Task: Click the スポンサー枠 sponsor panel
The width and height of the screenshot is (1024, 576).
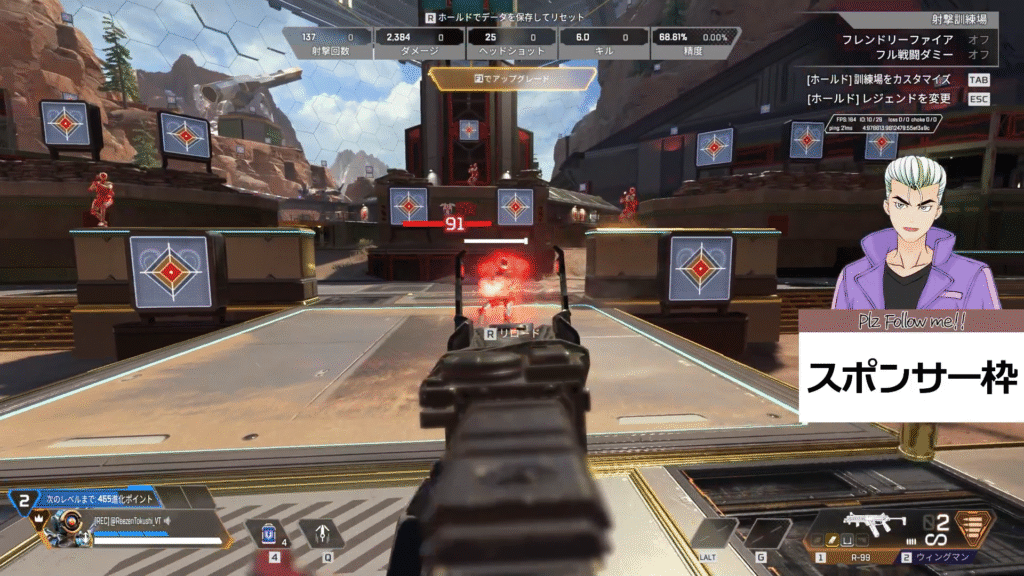Action: tap(910, 376)
